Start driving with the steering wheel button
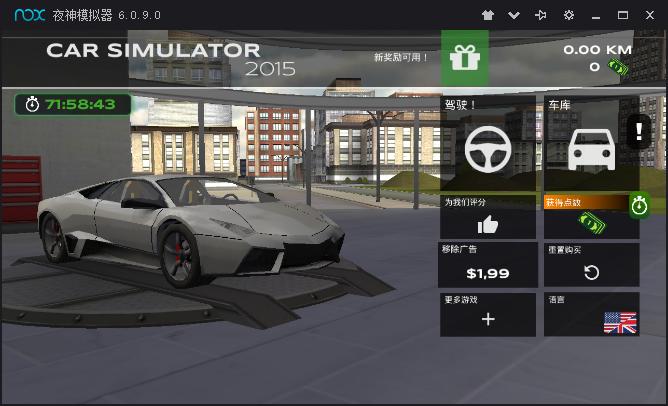 [488, 150]
